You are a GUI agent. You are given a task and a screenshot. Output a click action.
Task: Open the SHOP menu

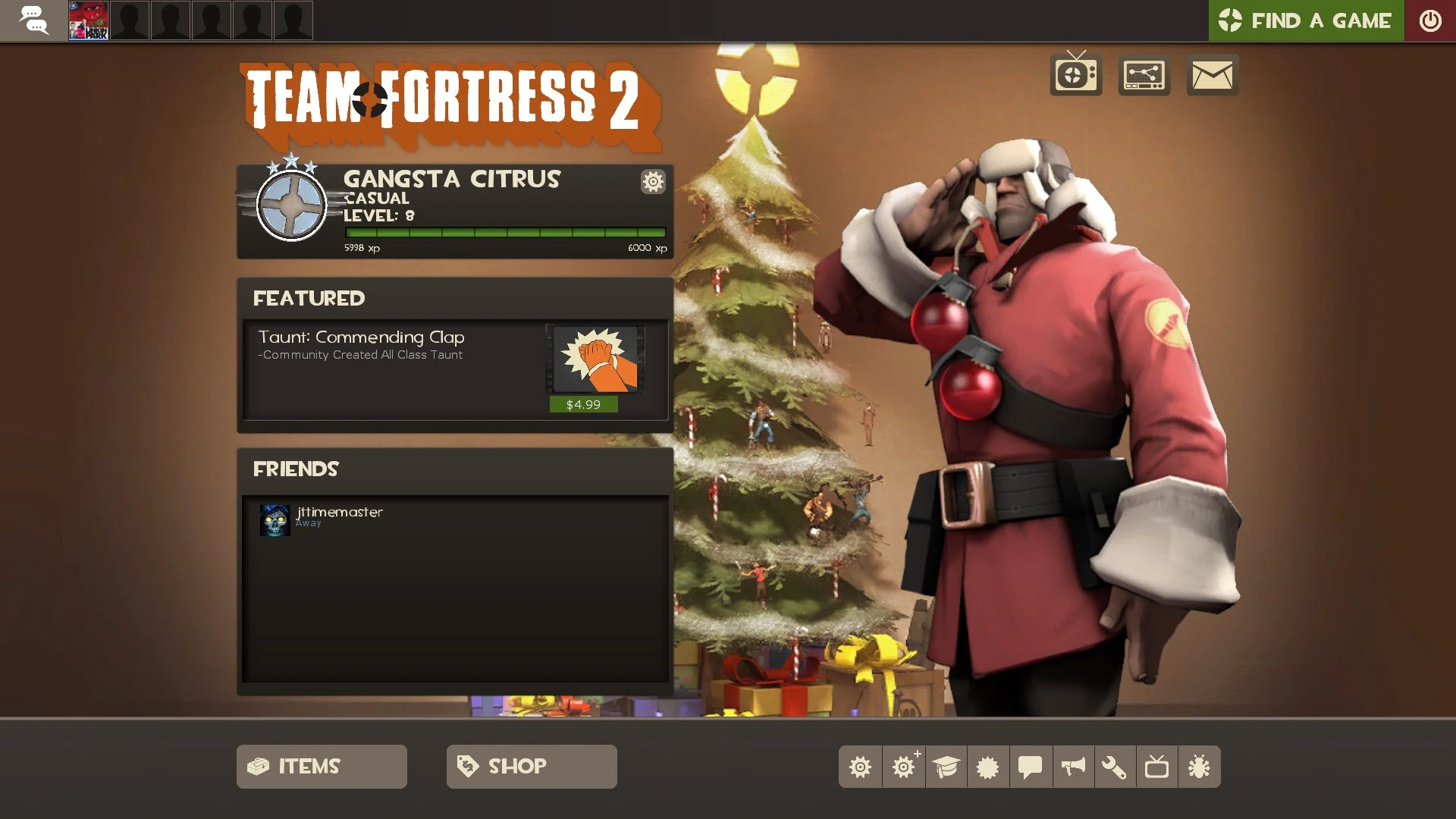coord(531,766)
